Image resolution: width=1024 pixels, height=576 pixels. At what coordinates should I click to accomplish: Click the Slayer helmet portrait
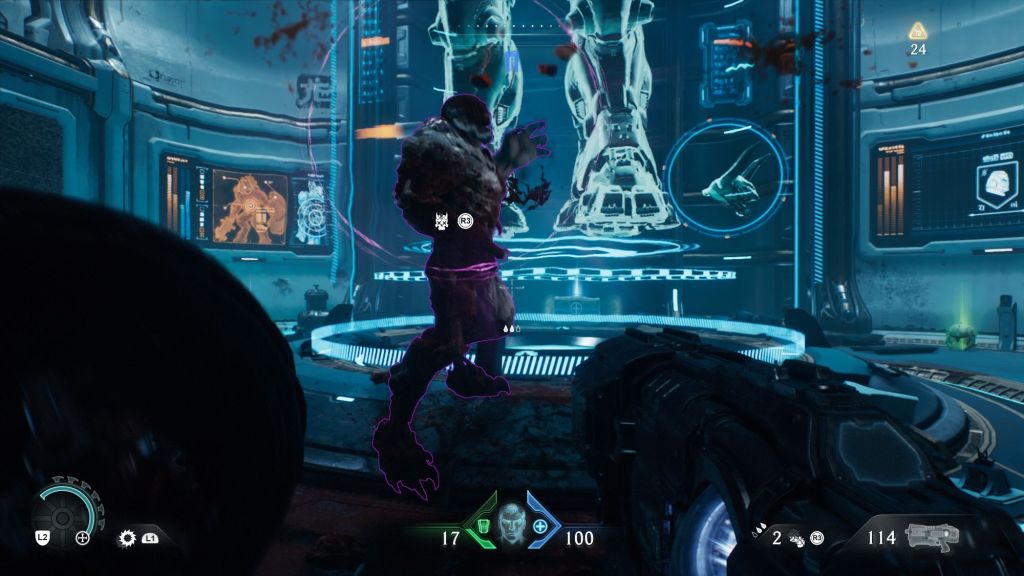tap(511, 522)
